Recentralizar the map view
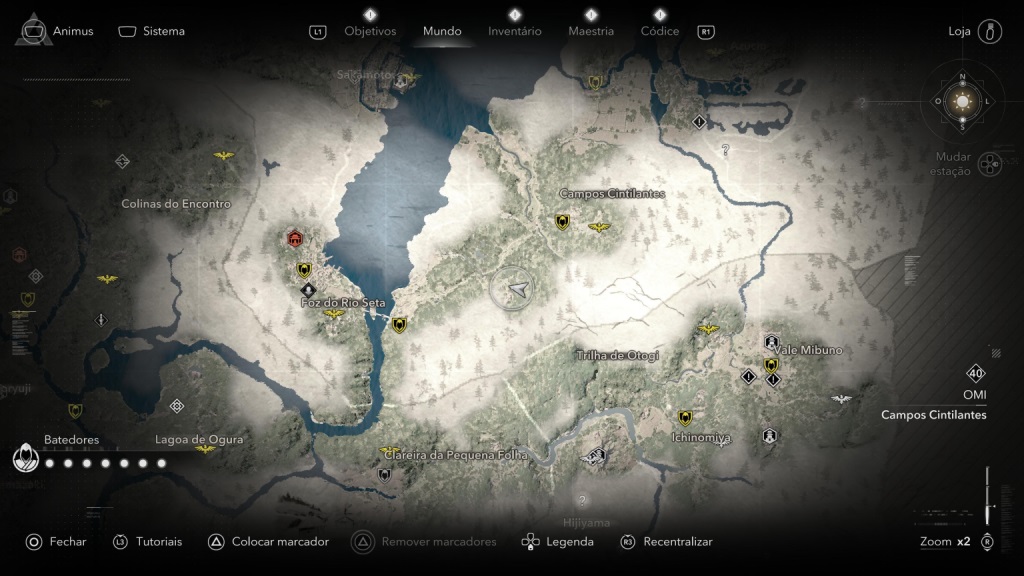 coord(667,542)
